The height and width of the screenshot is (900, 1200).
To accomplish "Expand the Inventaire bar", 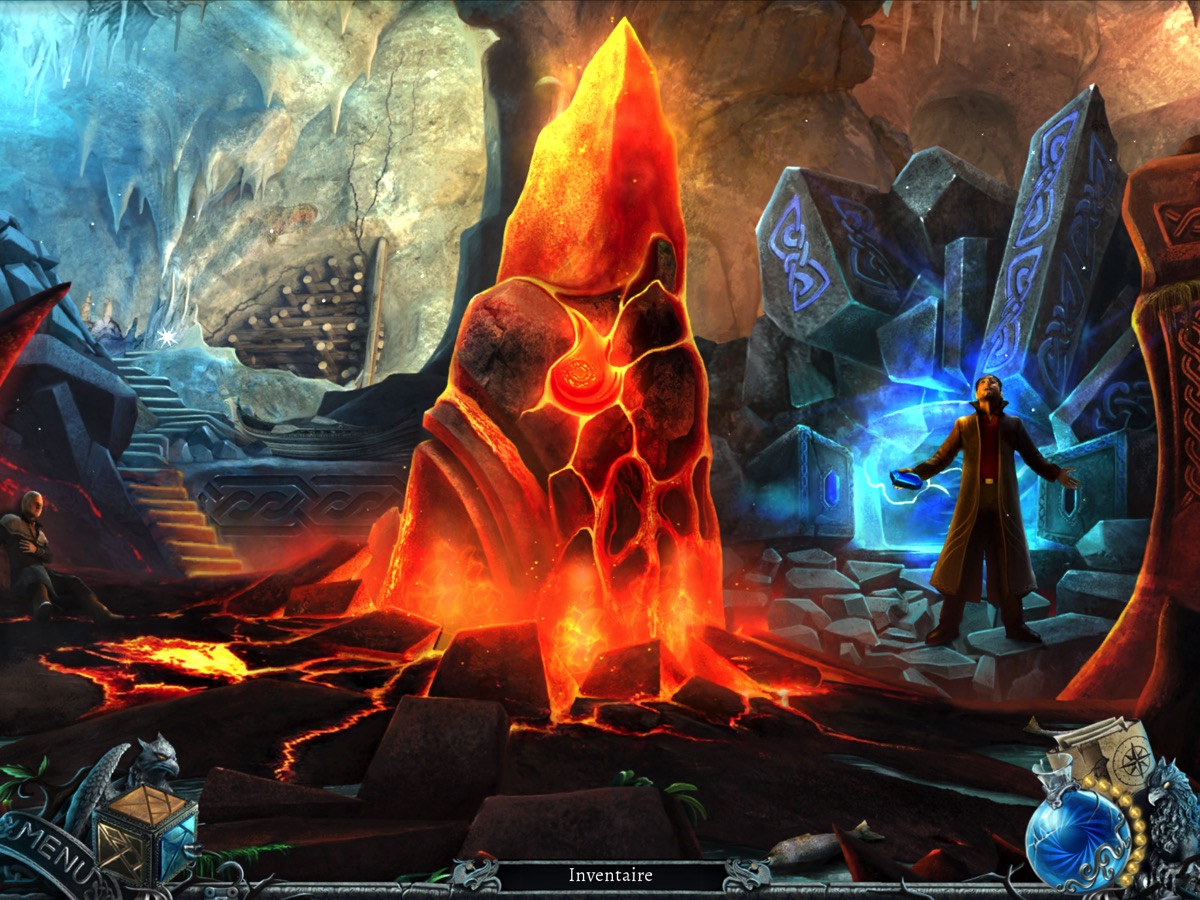I will click(610, 876).
